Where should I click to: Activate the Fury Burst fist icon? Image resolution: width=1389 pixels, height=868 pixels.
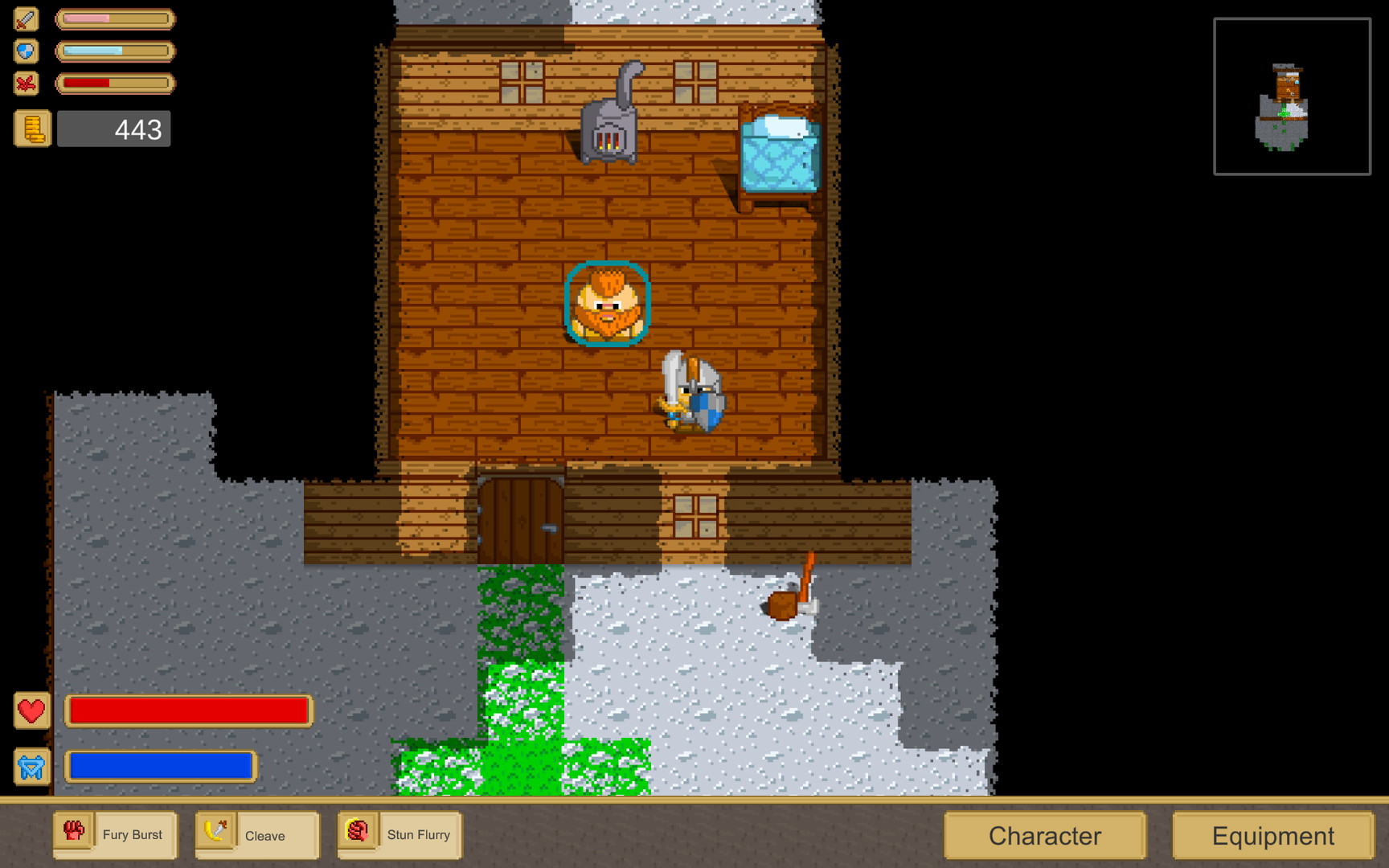[73, 832]
